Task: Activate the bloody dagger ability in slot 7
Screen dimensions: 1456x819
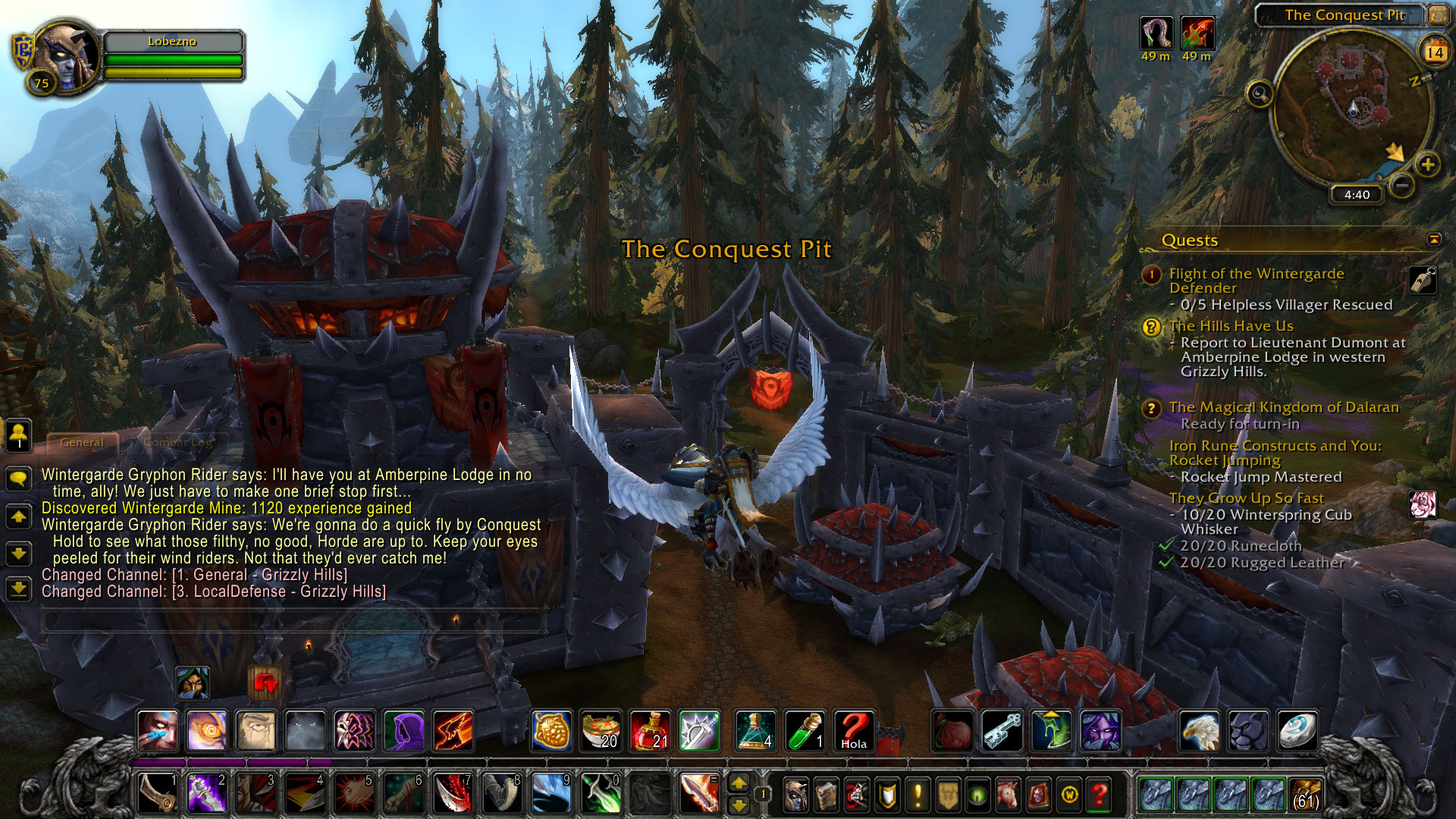Action: pyautogui.click(x=453, y=794)
